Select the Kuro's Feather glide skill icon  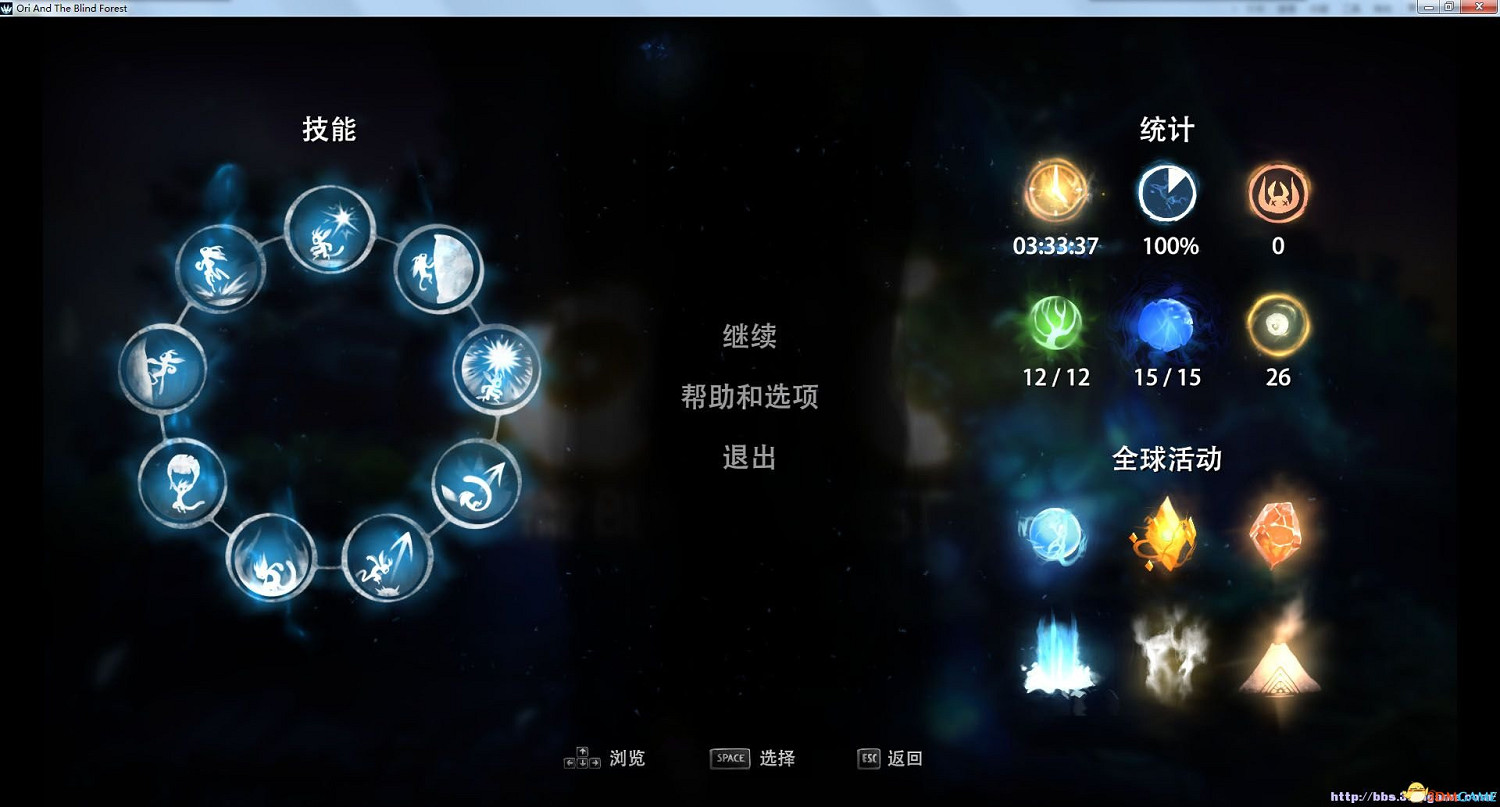185,485
